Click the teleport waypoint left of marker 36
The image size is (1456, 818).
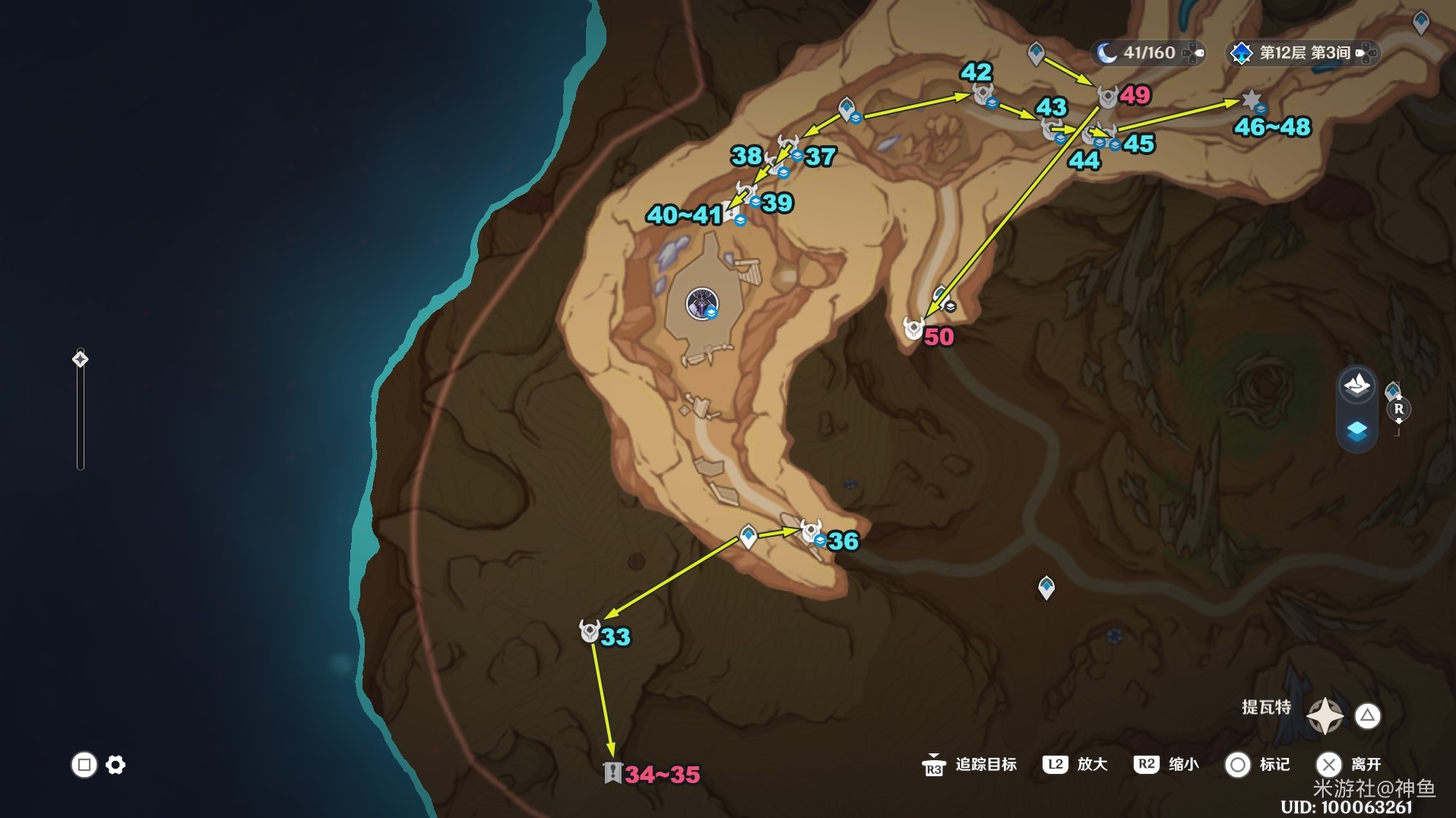coord(749,536)
